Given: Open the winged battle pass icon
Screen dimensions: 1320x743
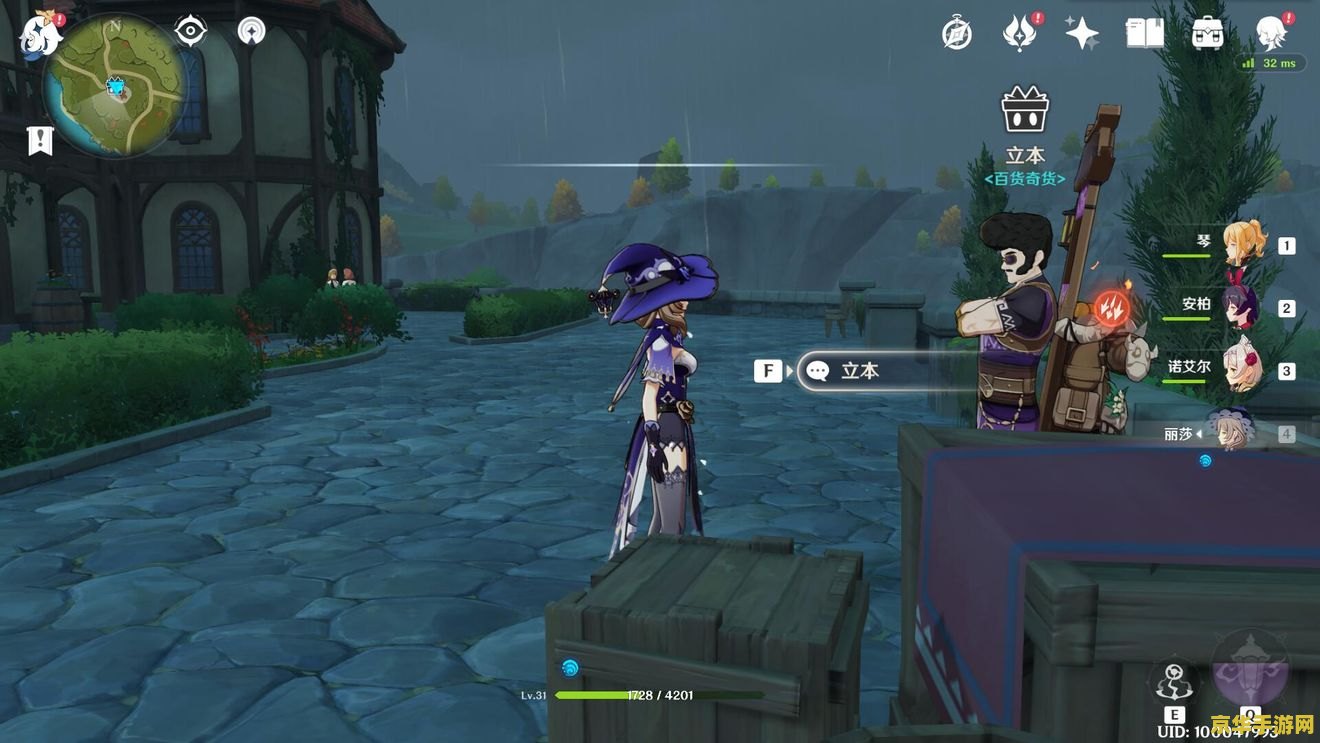Looking at the screenshot, I should 1019,34.
